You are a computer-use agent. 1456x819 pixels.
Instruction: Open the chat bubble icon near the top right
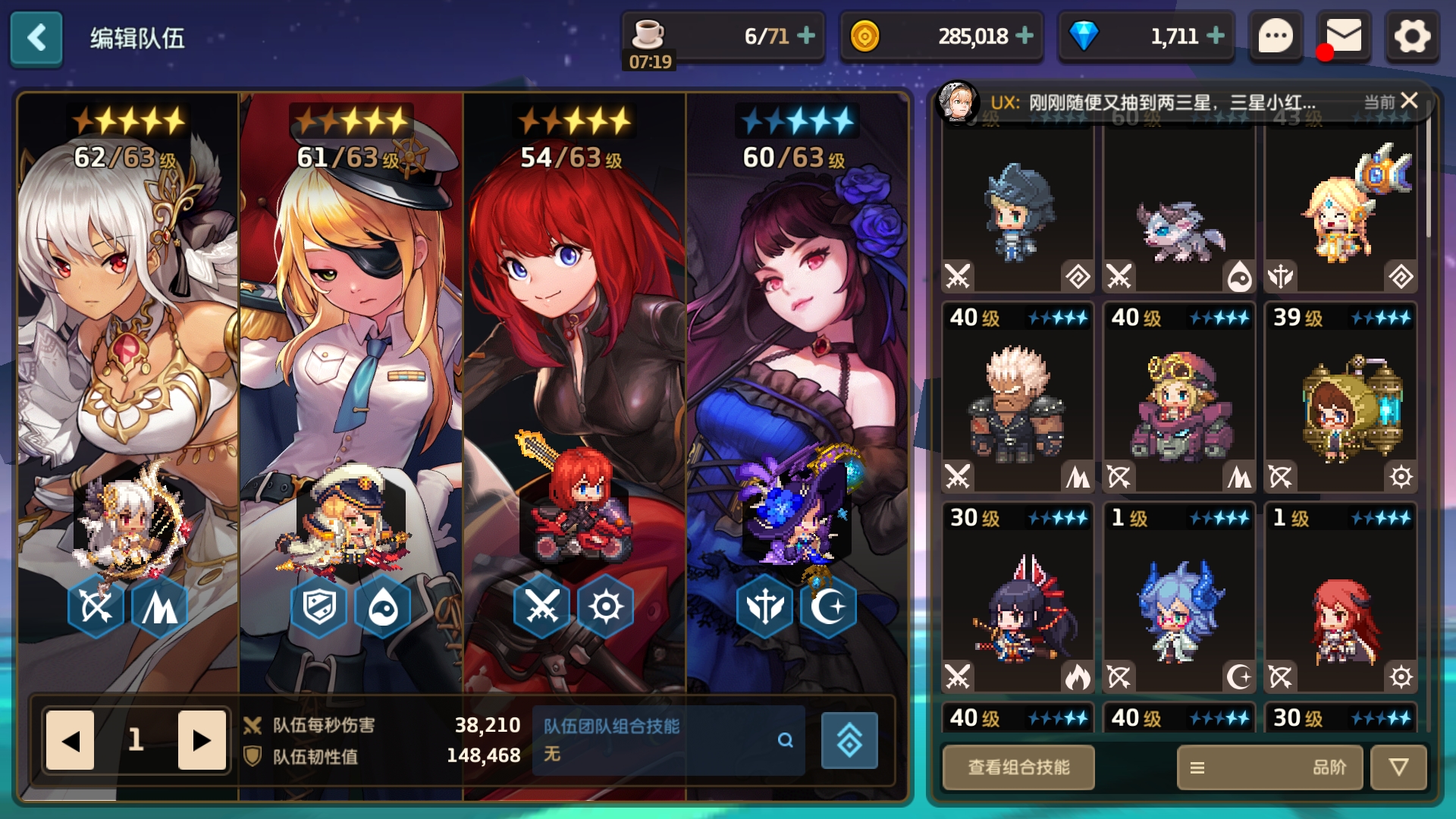(1277, 36)
